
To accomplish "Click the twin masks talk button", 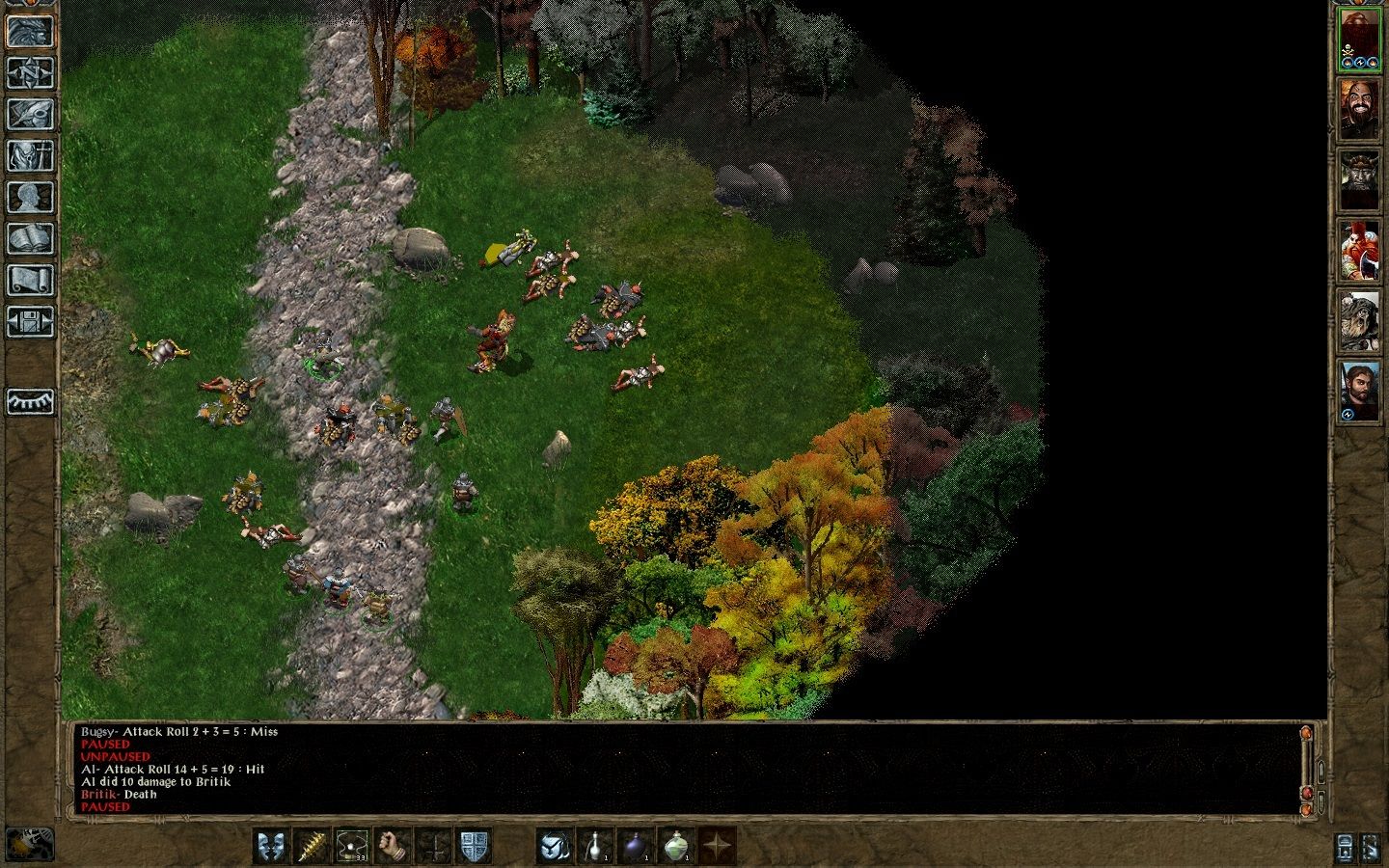I will [271, 846].
